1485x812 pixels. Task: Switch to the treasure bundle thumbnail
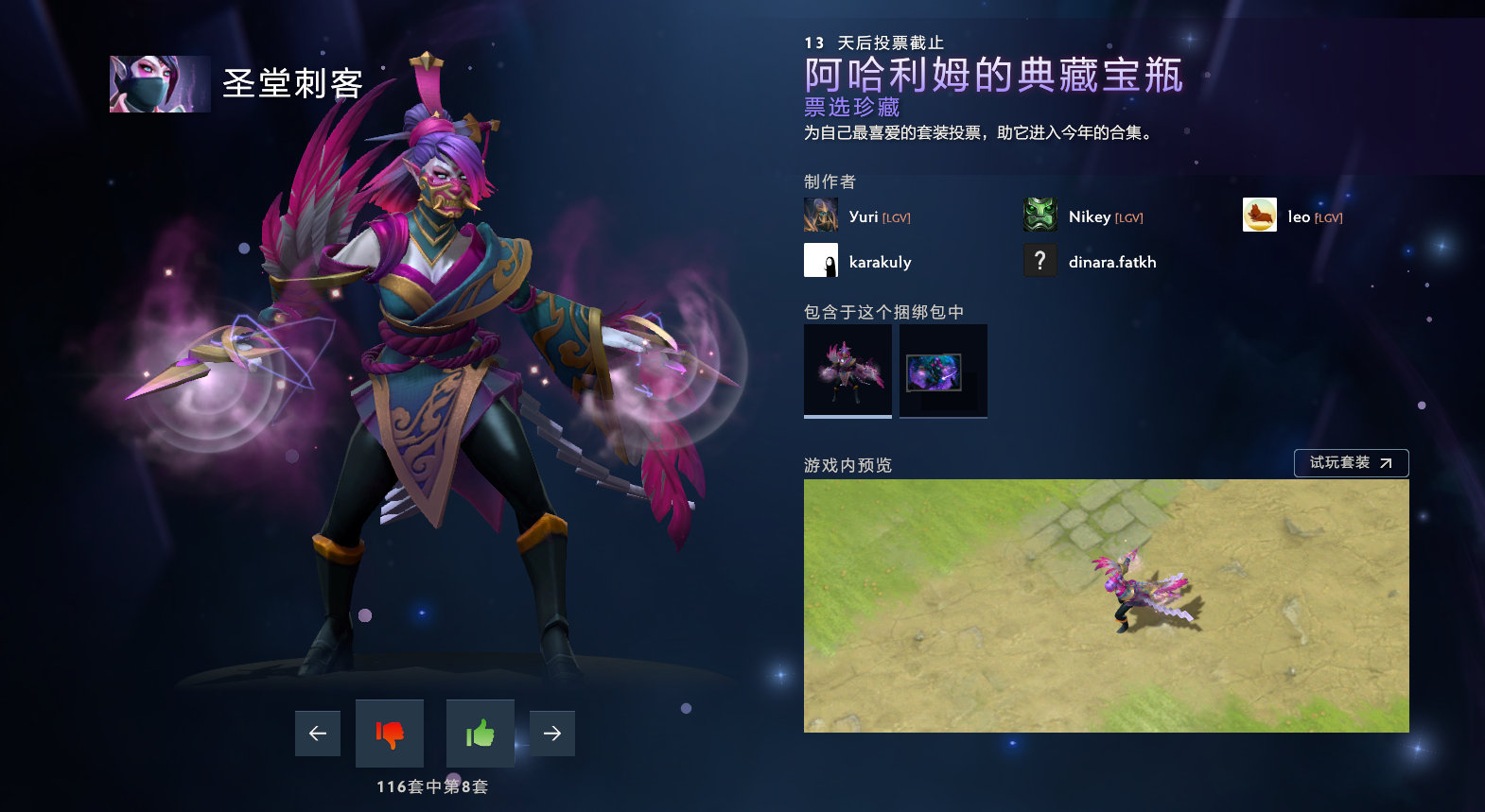[942, 370]
